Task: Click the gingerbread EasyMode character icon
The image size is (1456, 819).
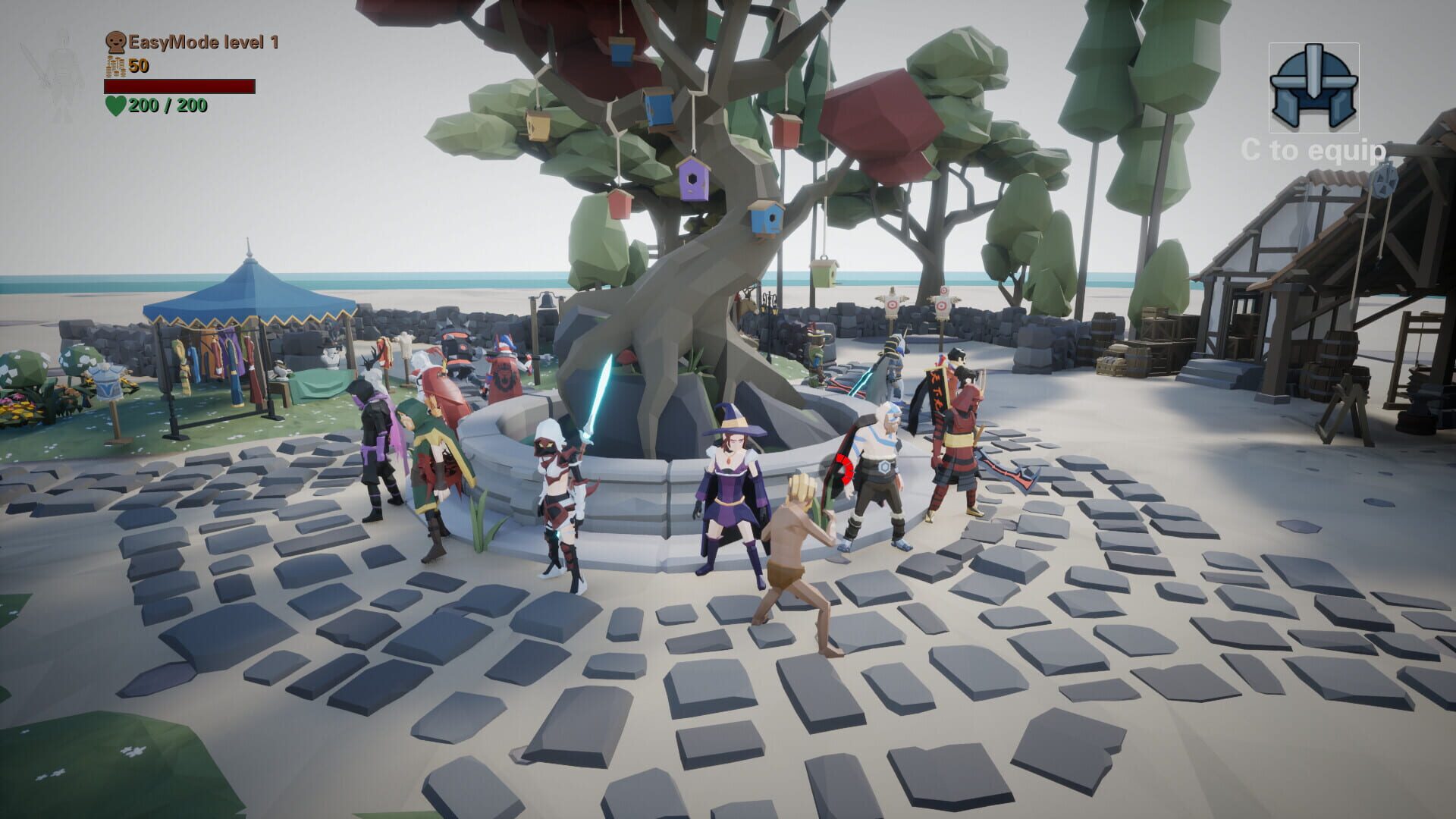Action: (115, 42)
